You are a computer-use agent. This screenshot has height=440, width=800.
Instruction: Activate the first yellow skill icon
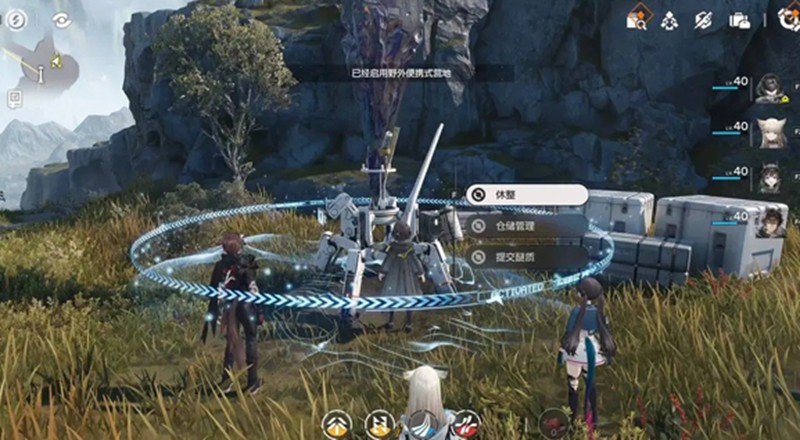pos(336,424)
